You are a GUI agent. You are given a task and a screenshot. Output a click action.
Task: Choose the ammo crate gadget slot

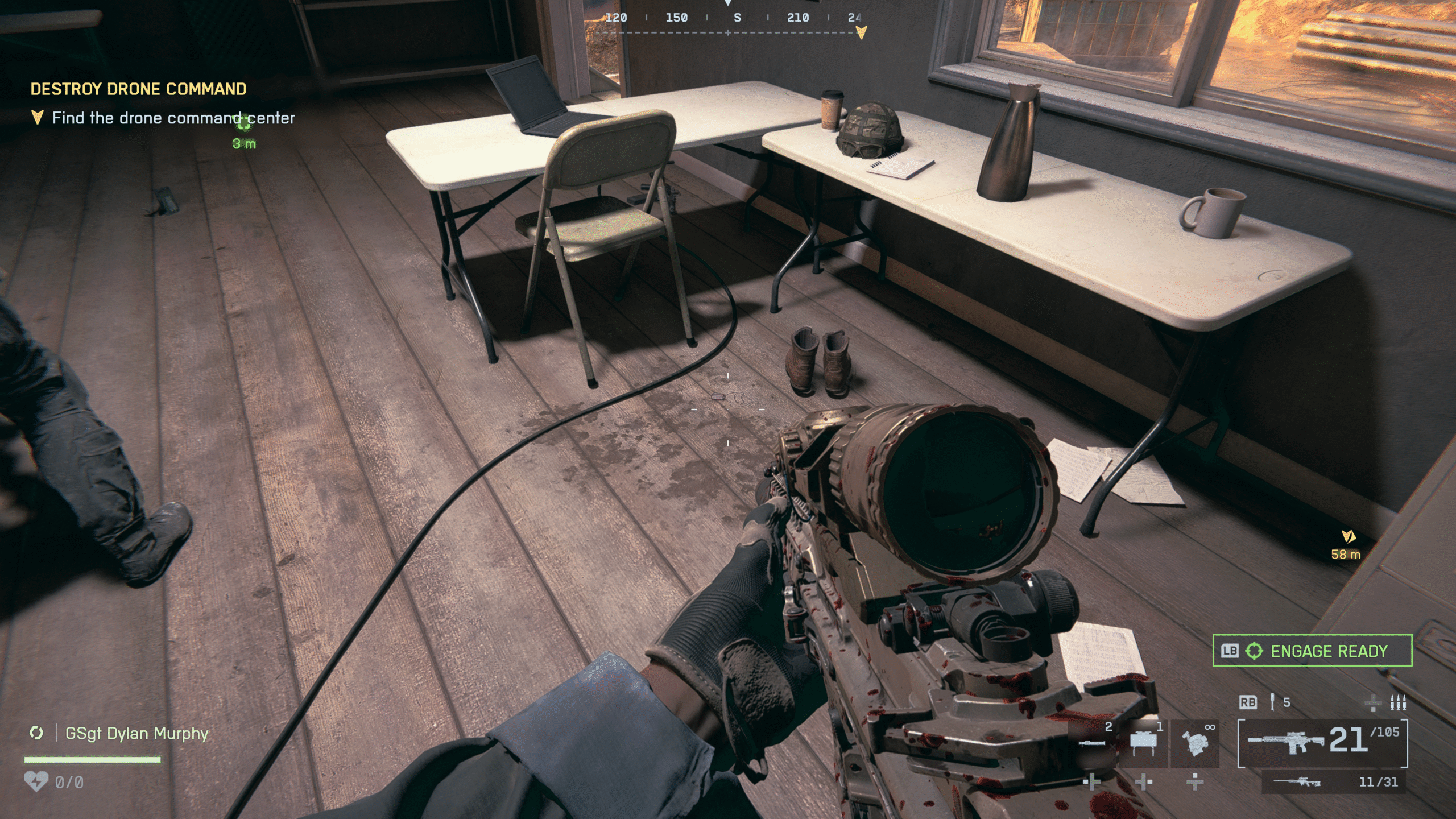(1143, 743)
